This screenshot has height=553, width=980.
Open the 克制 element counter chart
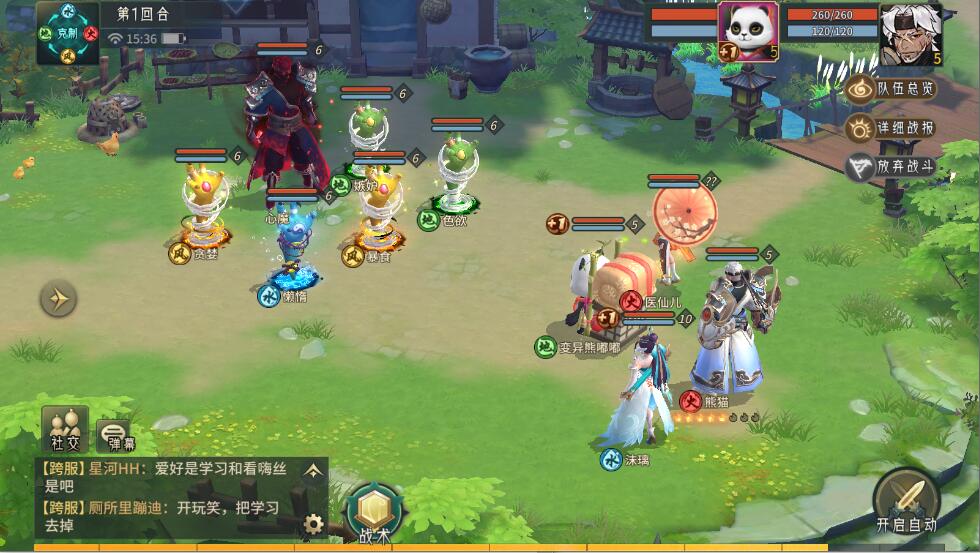[67, 33]
